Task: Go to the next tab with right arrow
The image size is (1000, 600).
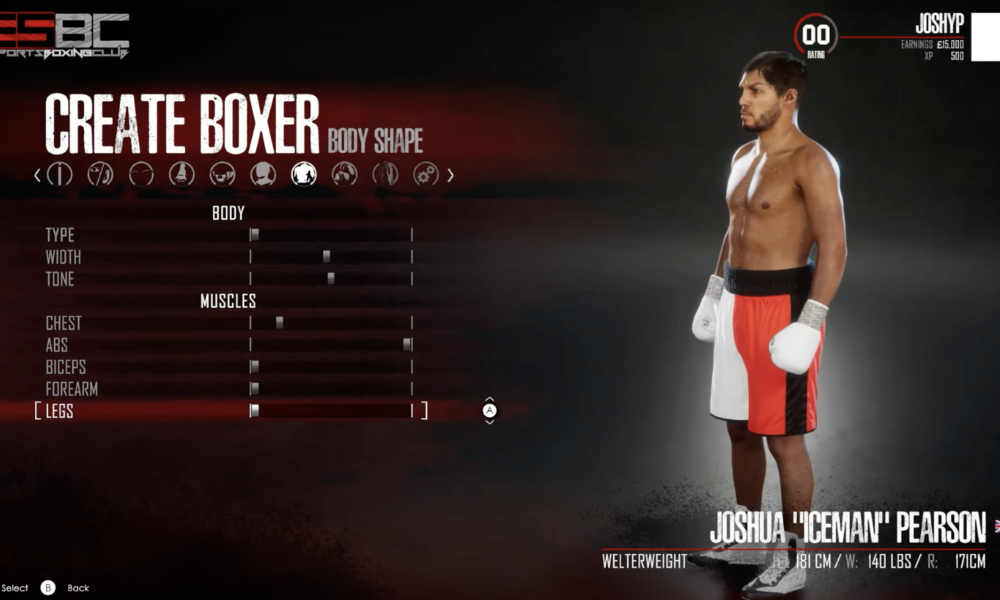Action: (x=450, y=175)
